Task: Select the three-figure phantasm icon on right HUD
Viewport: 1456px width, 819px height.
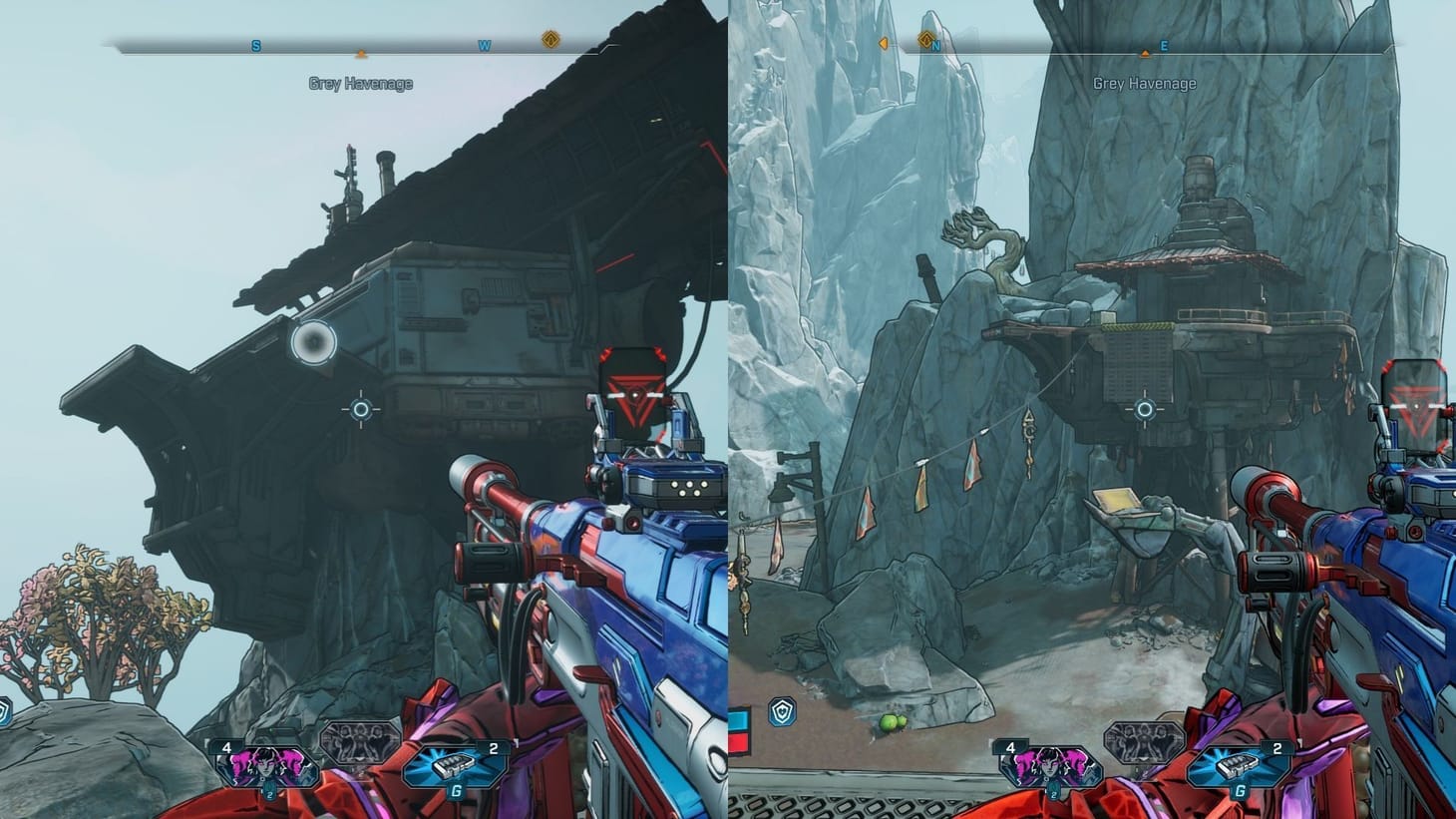Action: pos(1143,742)
